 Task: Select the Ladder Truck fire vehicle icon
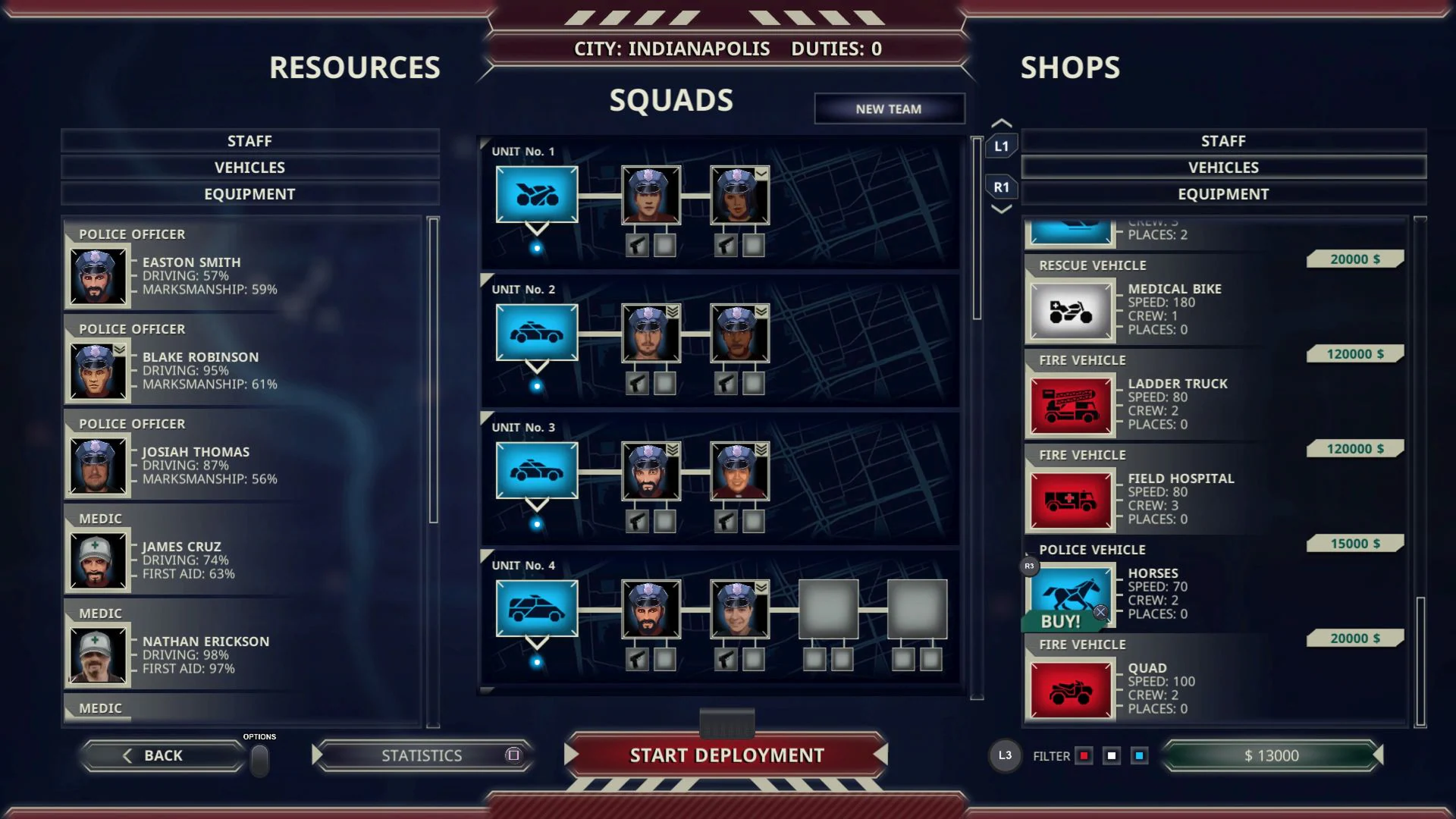click(1069, 404)
